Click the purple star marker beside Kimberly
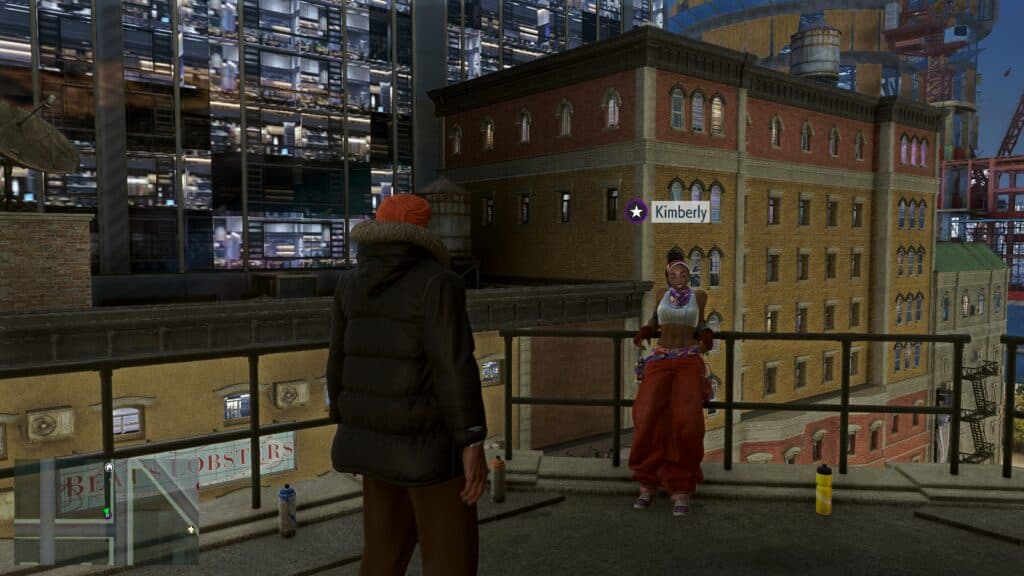The image size is (1024, 576). click(636, 211)
